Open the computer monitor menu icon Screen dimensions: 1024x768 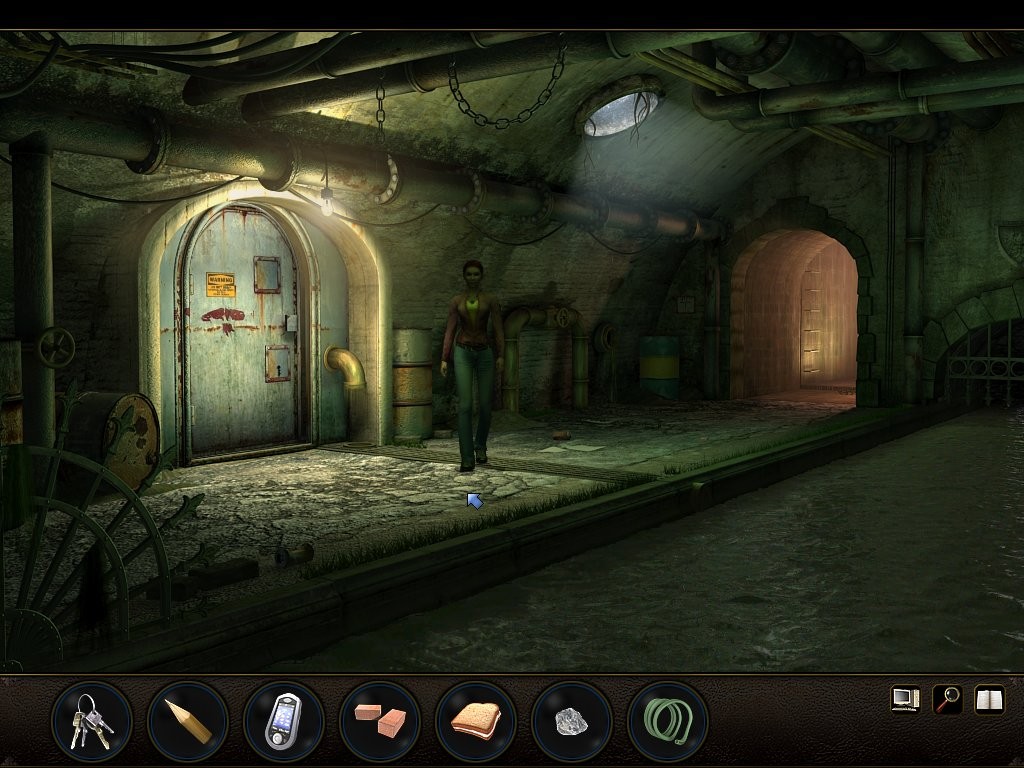tap(905, 699)
